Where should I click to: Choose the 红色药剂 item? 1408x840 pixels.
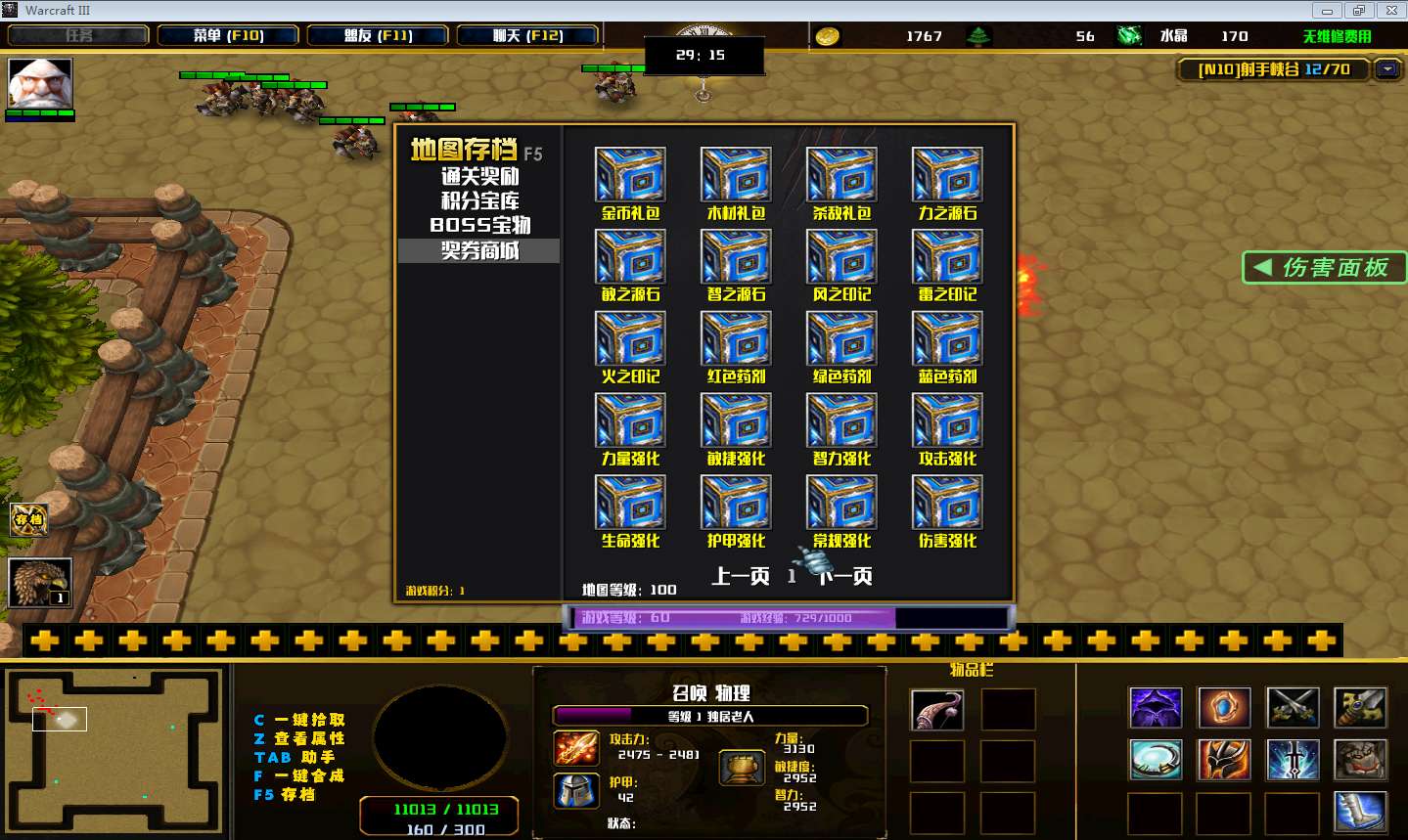pos(736,338)
